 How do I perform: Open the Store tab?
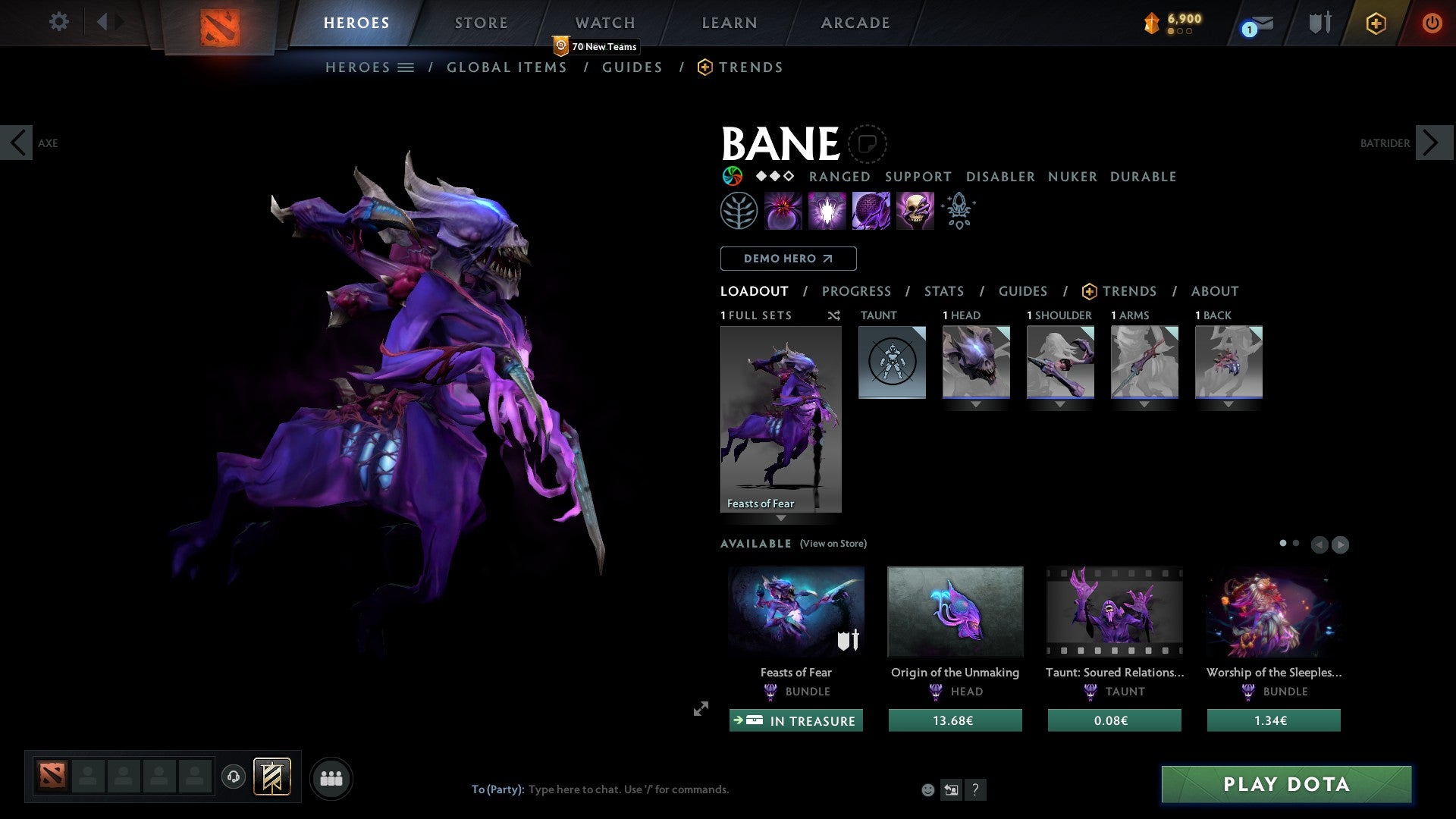tap(481, 23)
